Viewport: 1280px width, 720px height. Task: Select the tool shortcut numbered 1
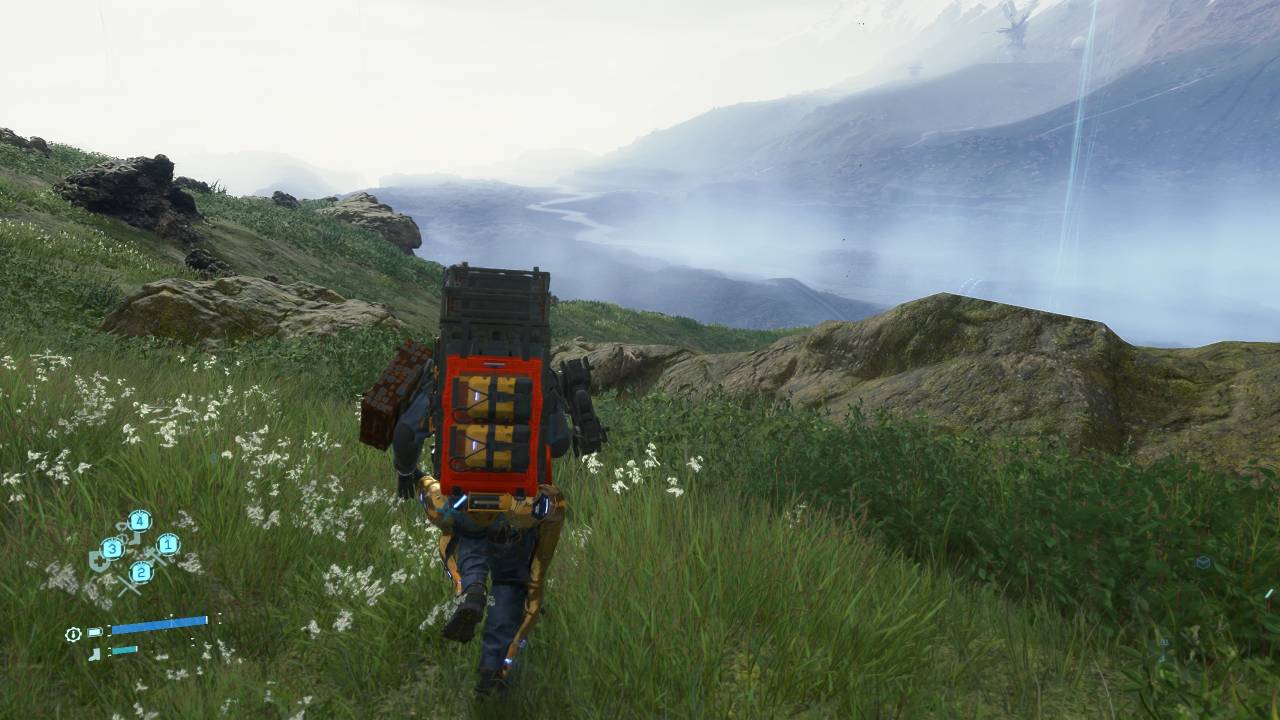[167, 545]
